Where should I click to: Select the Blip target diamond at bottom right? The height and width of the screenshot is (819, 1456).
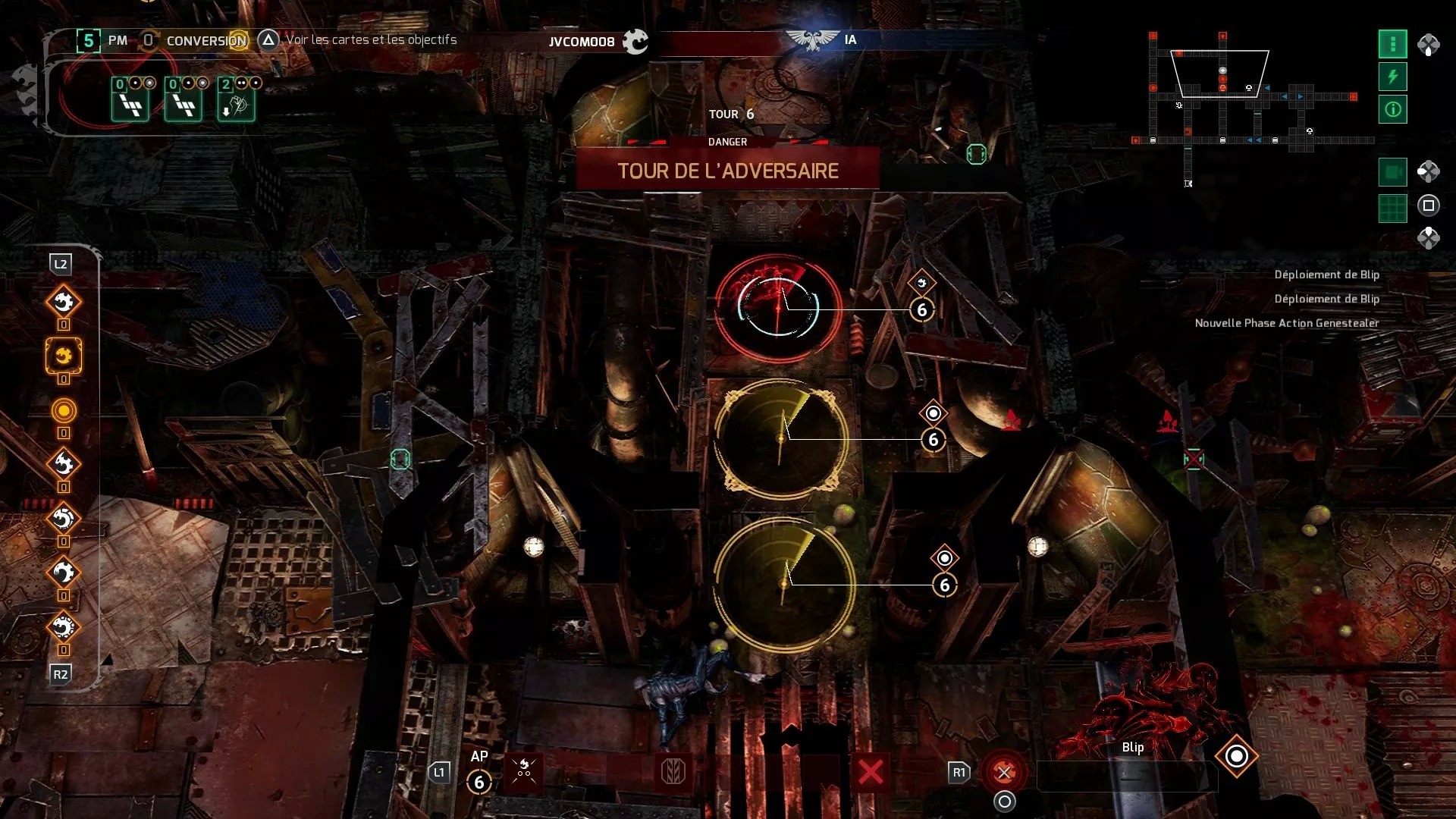click(x=1237, y=755)
